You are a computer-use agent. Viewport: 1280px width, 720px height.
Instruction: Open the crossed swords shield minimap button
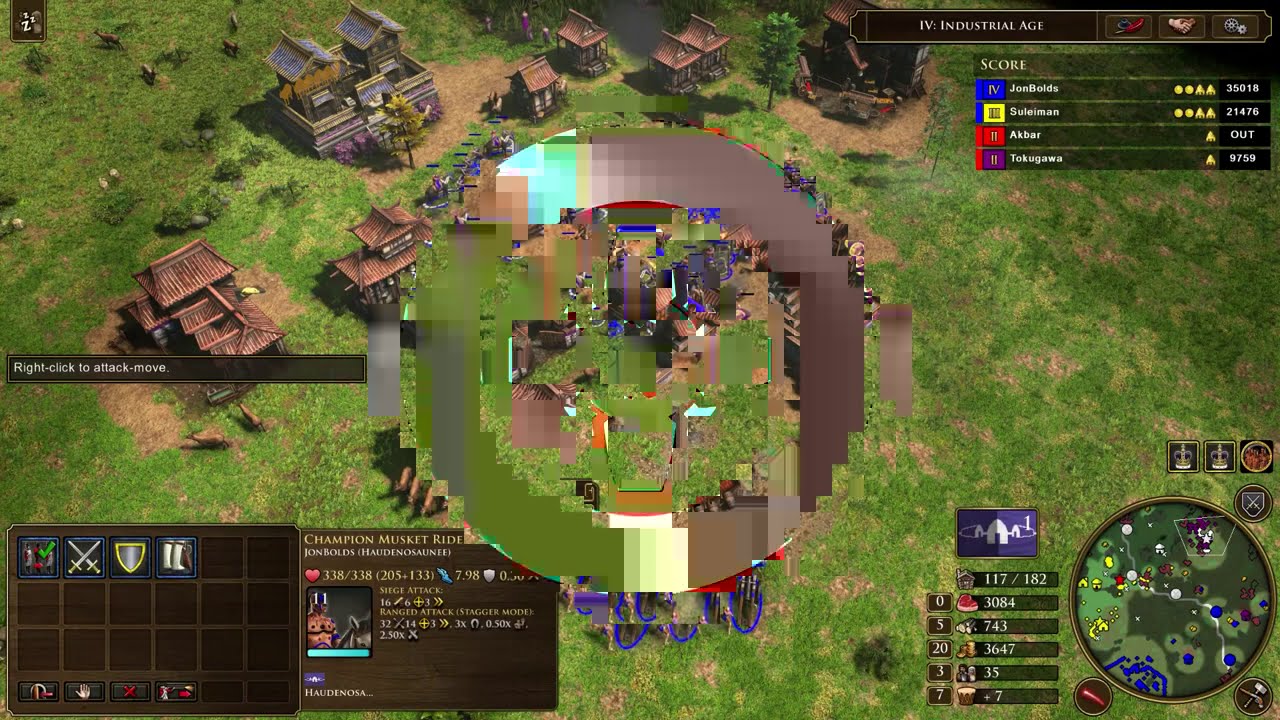coord(1253,503)
